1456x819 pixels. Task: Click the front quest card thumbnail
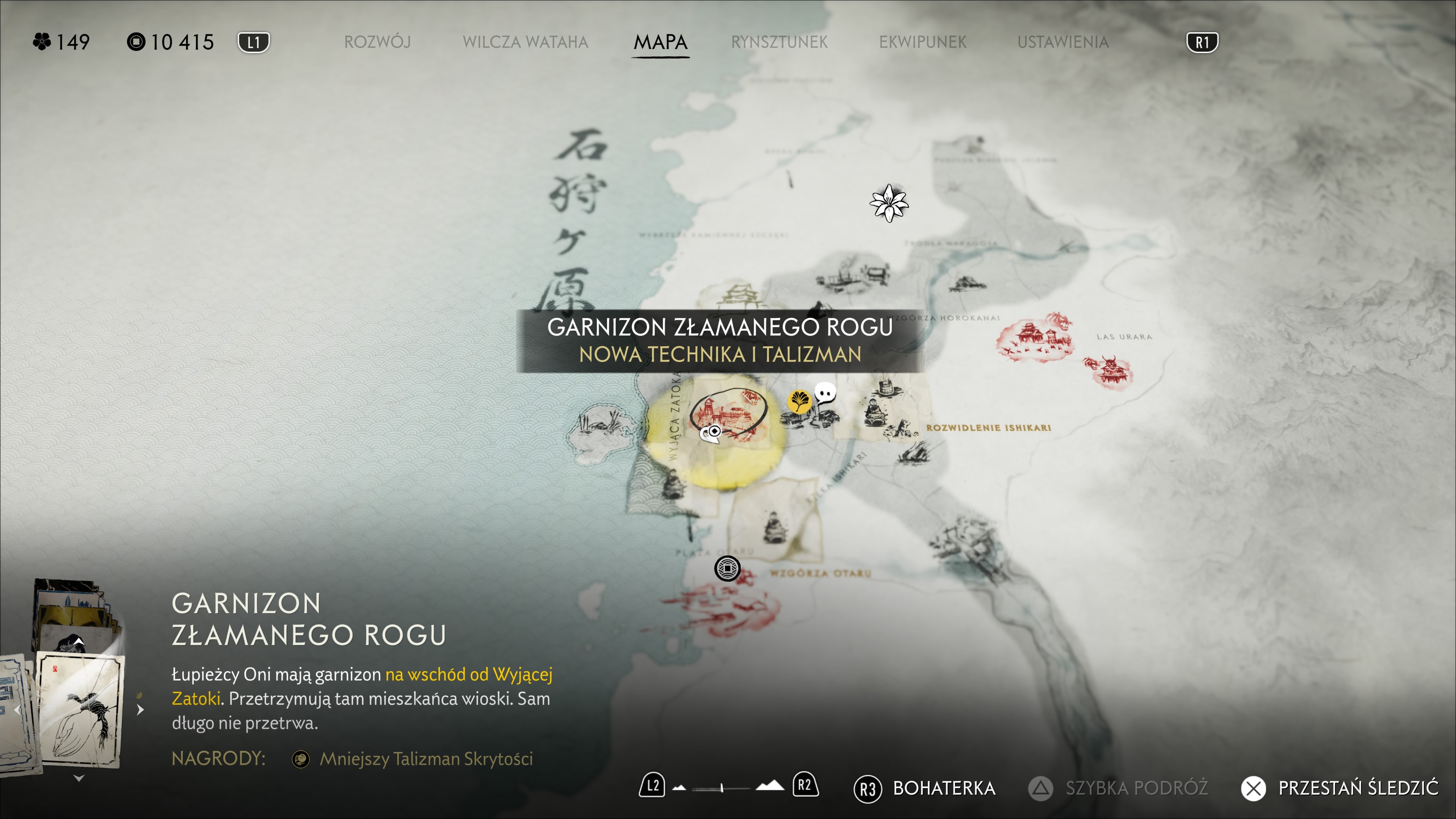coord(79,709)
